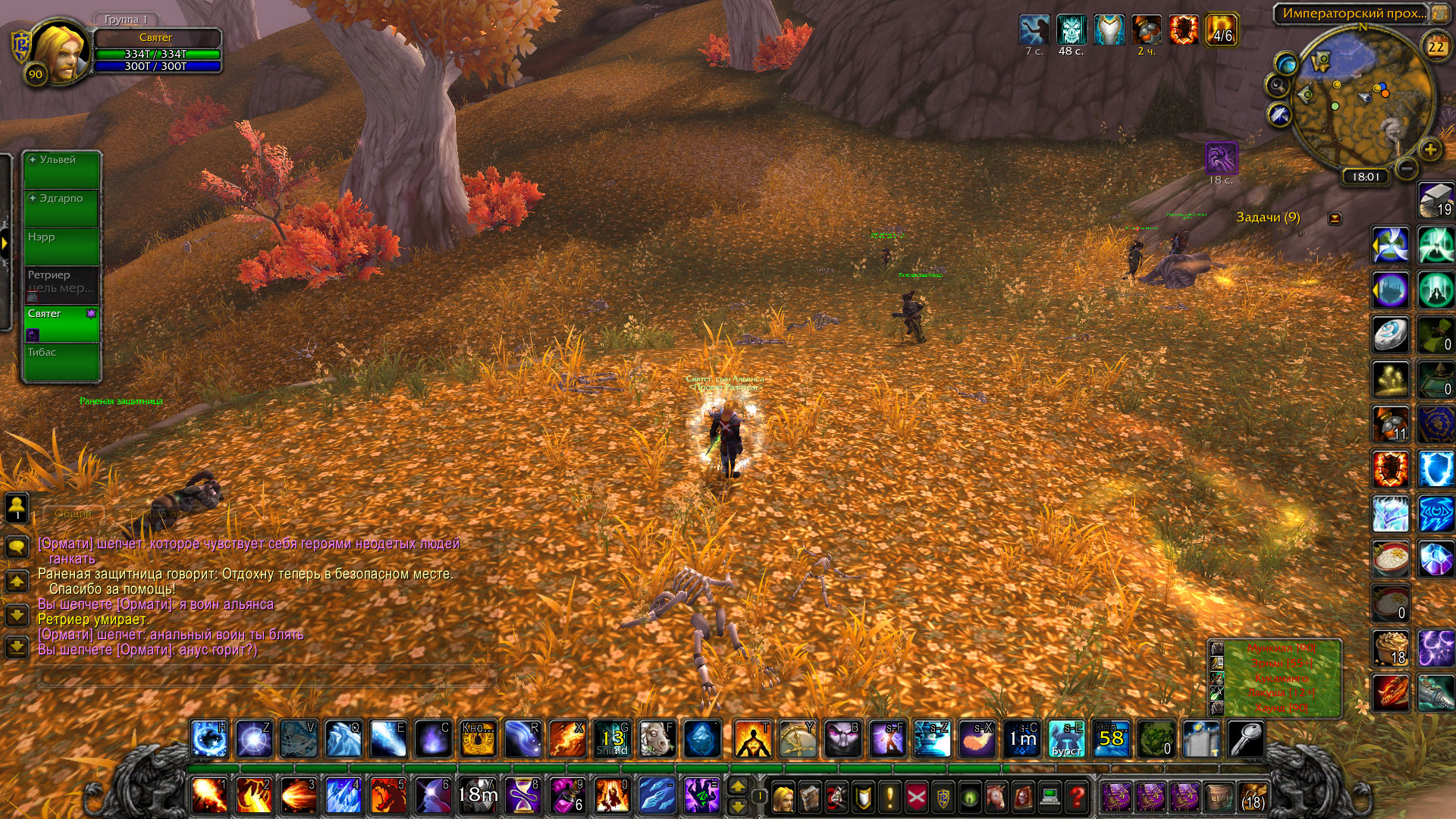The image size is (1456, 819).
Task: Toggle the minimap tracking magnifier button
Action: click(1277, 85)
